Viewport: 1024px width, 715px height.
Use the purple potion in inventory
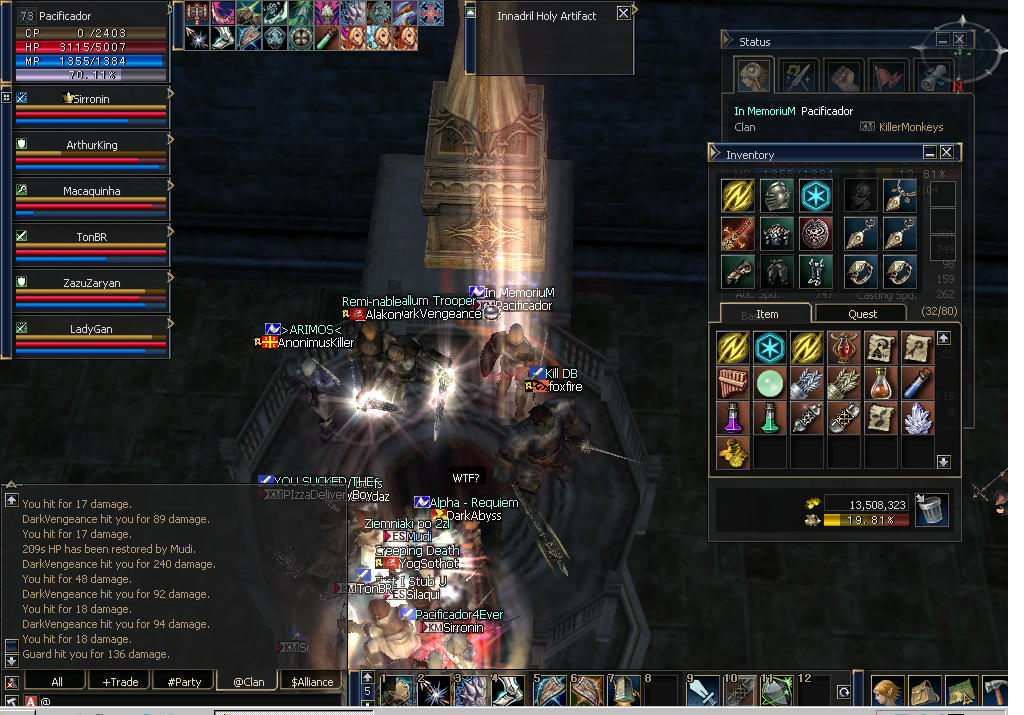tap(733, 418)
